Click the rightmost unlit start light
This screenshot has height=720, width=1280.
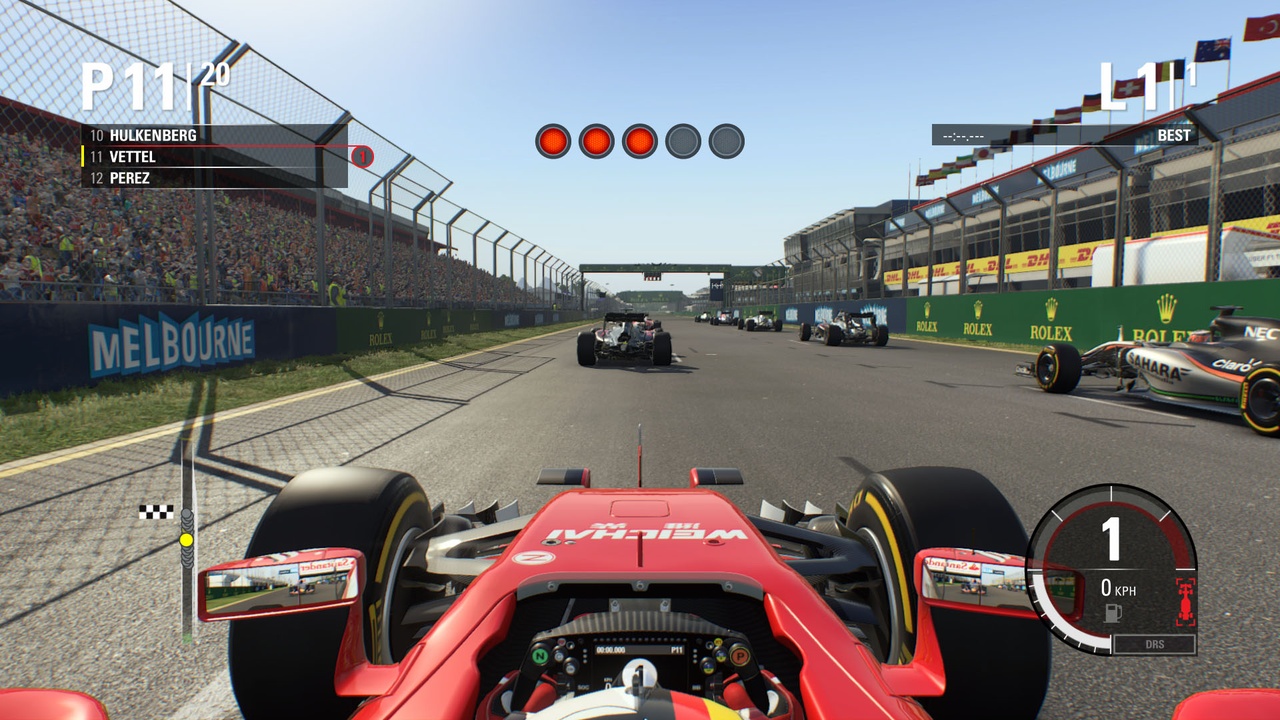[x=726, y=140]
